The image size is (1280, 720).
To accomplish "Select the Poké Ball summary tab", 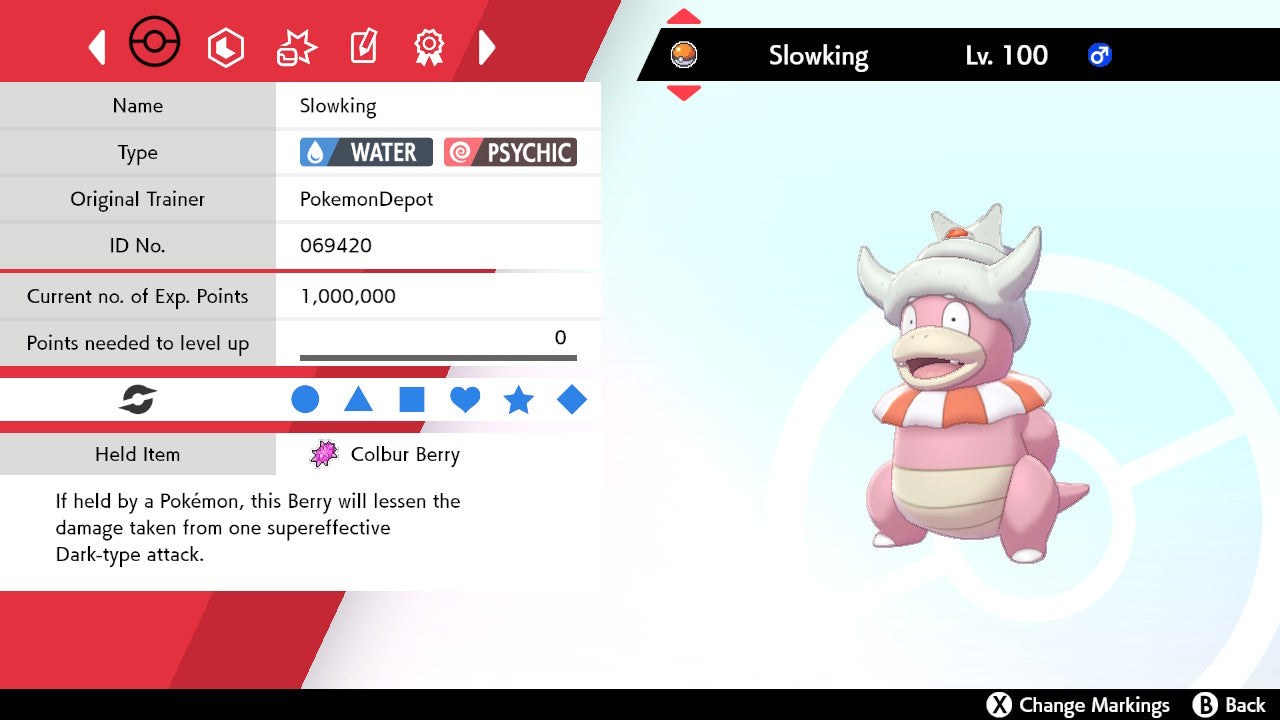I will pyautogui.click(x=155, y=44).
